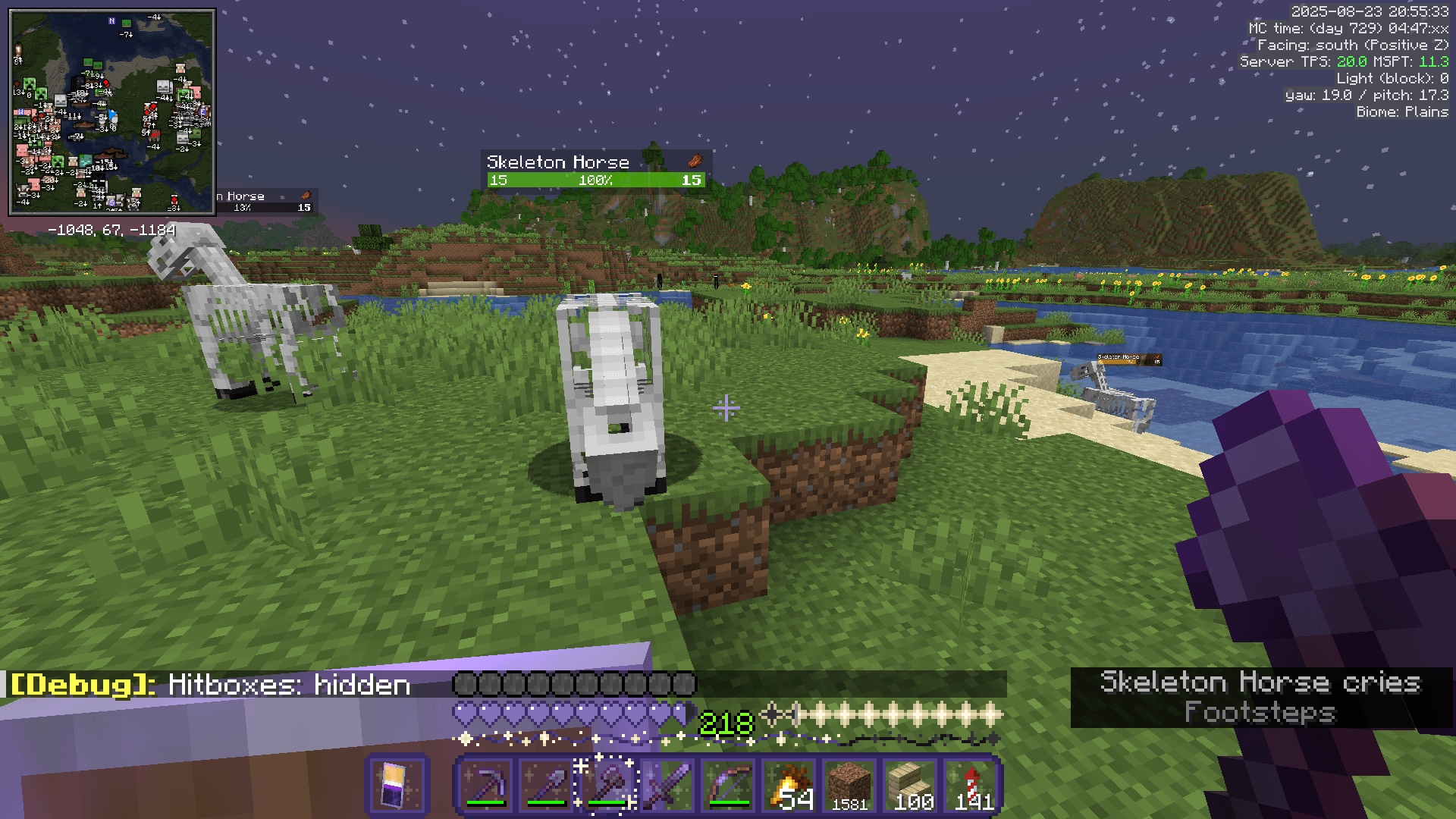
Task: Click the blue player arrow on the minimap
Action: pyautogui.click(x=111, y=115)
